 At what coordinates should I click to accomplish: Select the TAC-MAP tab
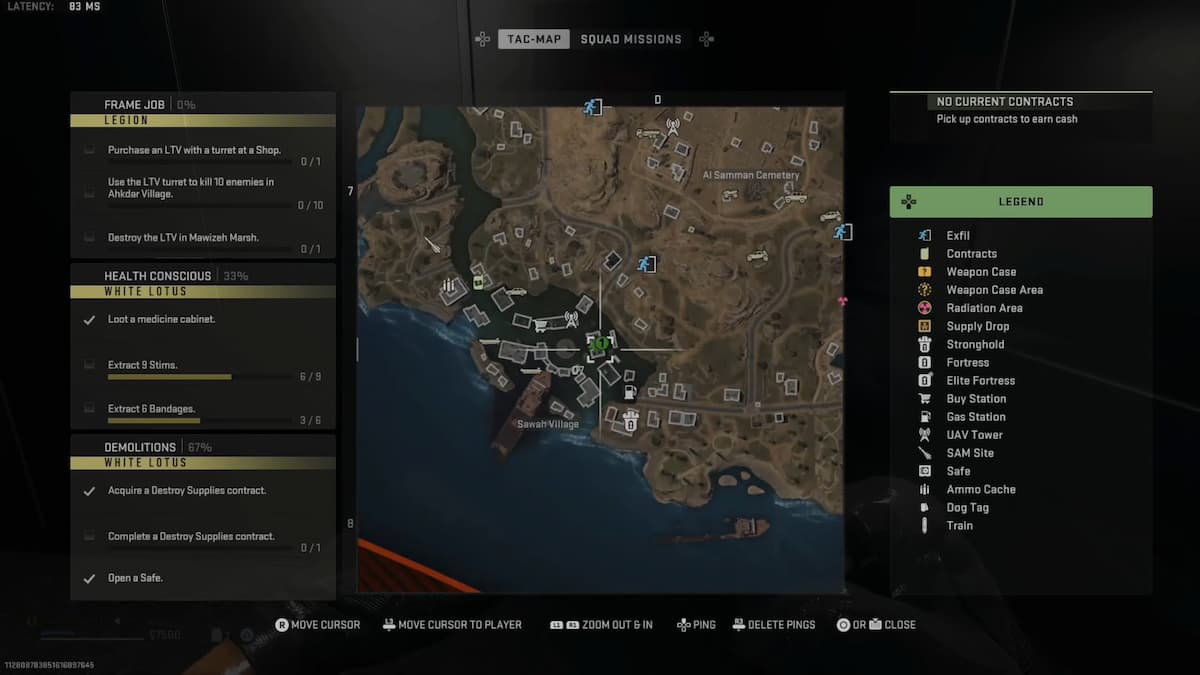534,39
